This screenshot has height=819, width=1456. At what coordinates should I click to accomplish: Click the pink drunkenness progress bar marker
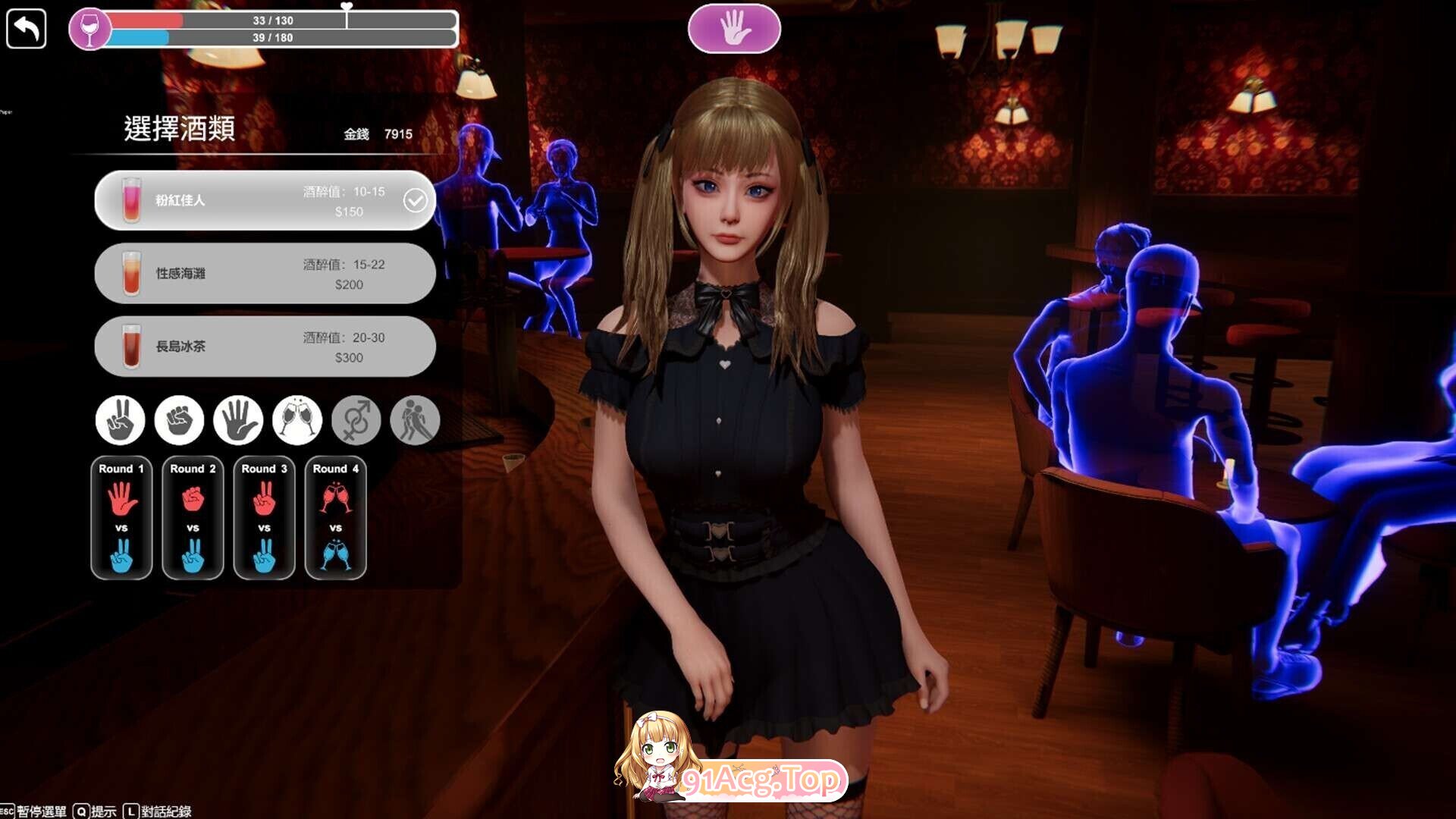(346, 9)
